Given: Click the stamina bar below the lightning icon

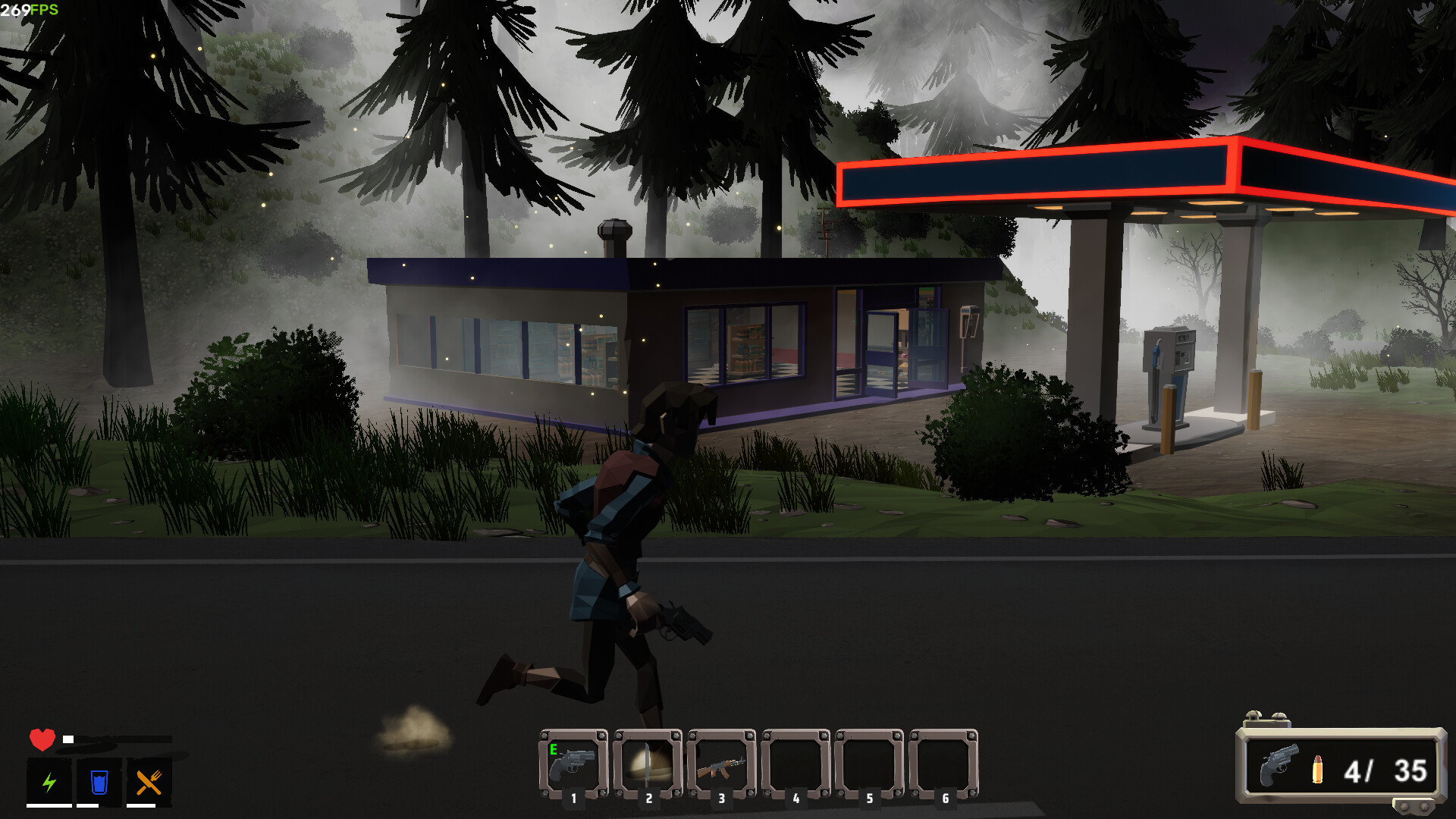Looking at the screenshot, I should pos(48,806).
